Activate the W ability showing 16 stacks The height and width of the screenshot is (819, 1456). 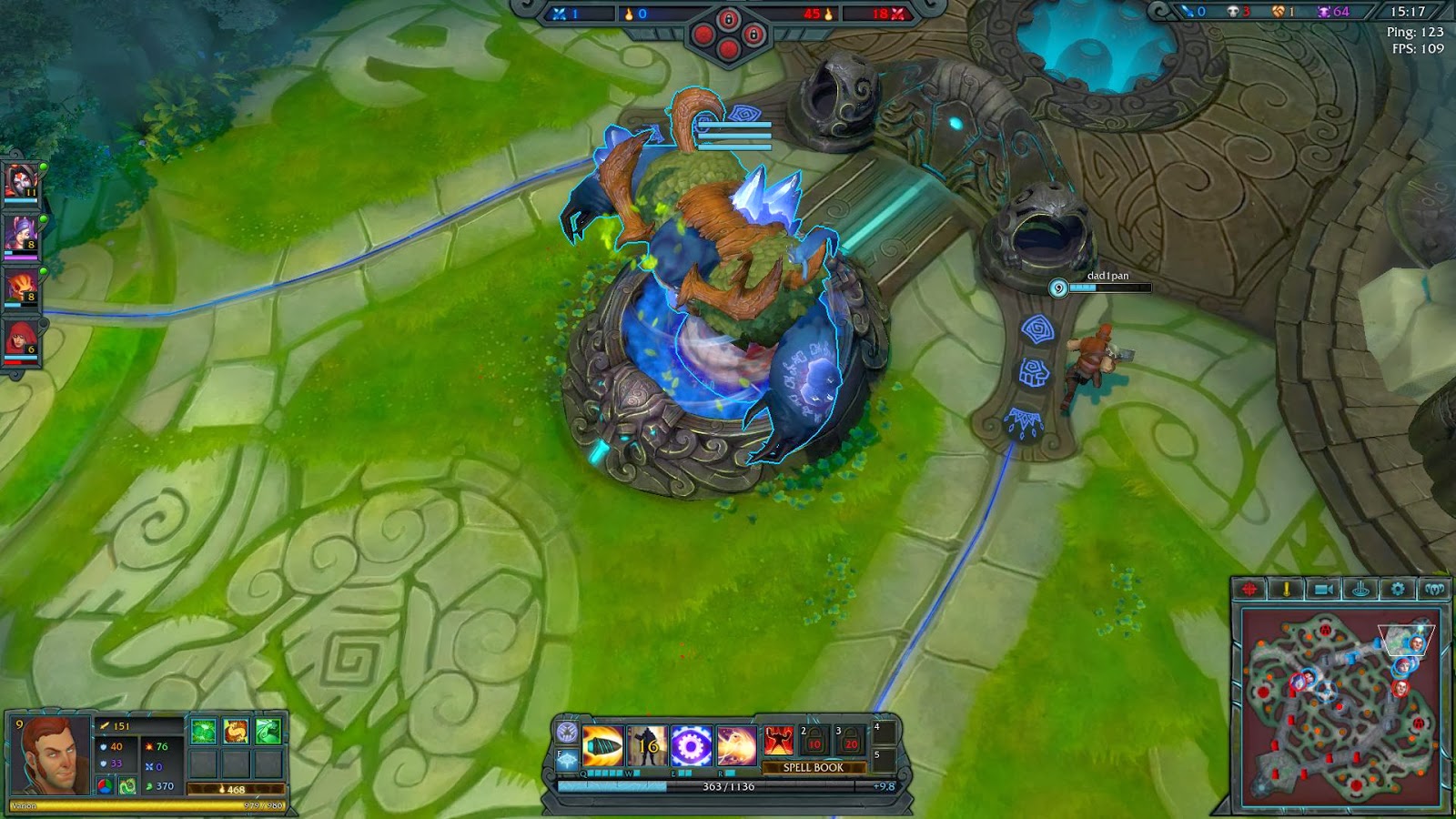tap(647, 746)
